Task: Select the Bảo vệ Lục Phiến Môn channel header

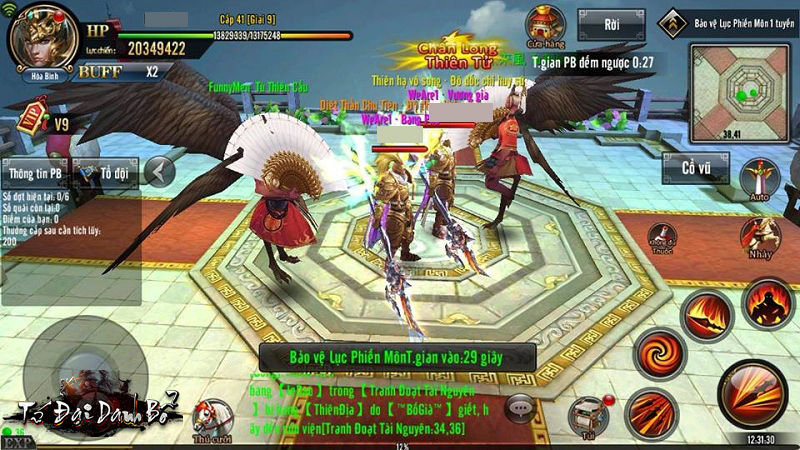Action: coord(729,21)
